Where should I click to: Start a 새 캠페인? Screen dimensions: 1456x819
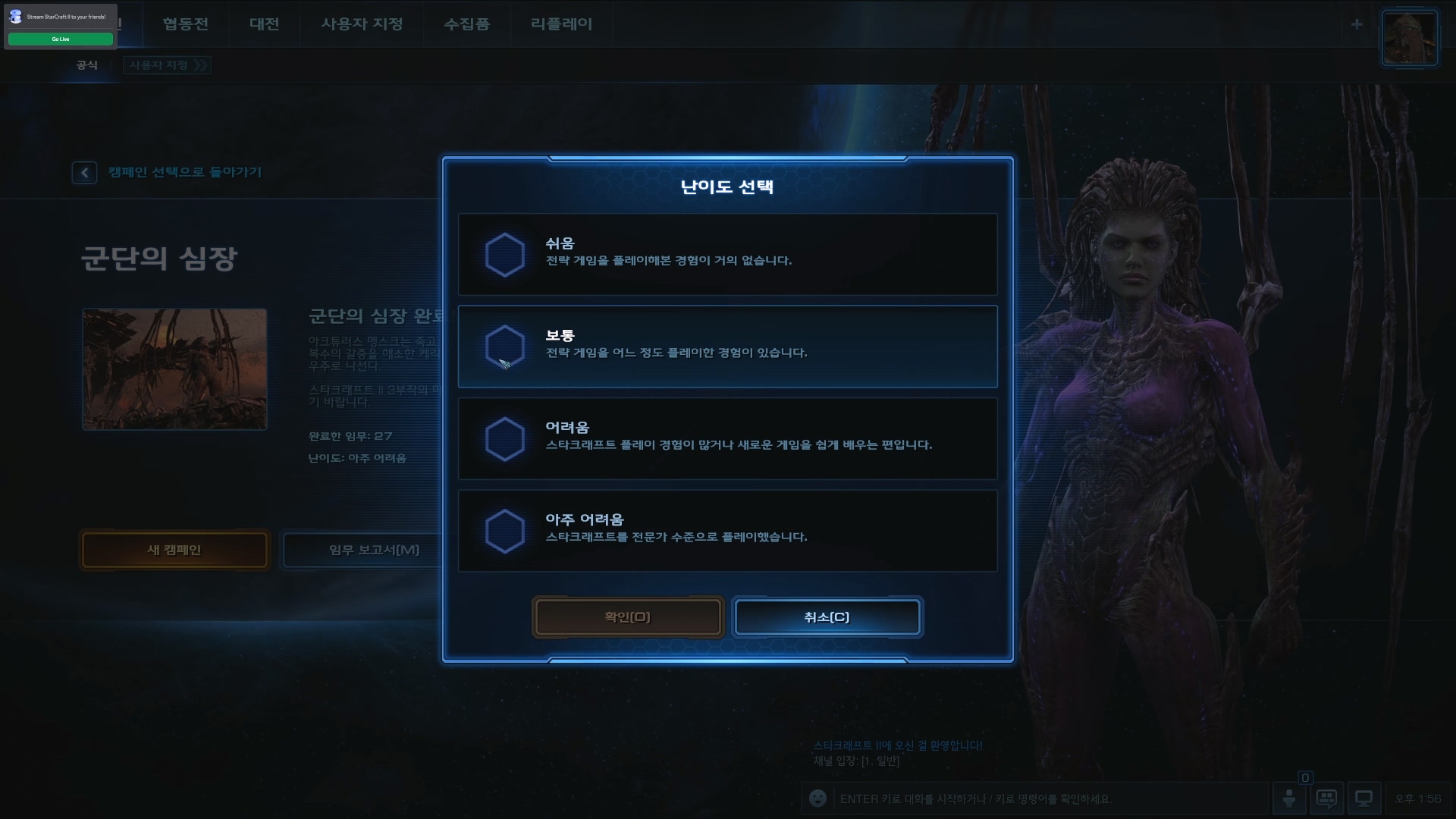174,550
